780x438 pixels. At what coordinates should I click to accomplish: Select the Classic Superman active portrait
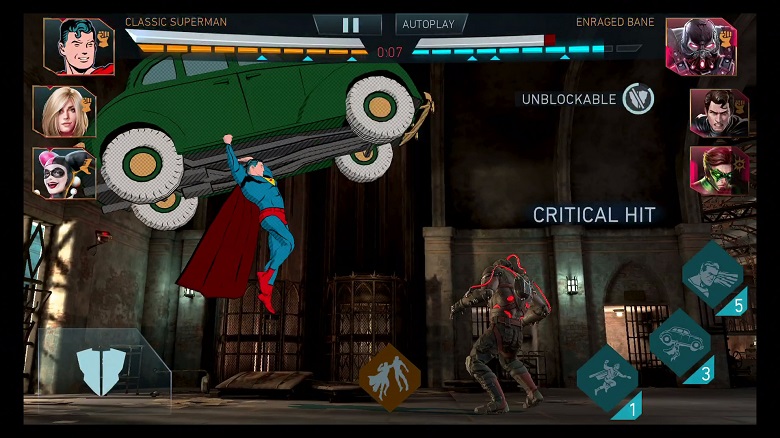coord(79,46)
